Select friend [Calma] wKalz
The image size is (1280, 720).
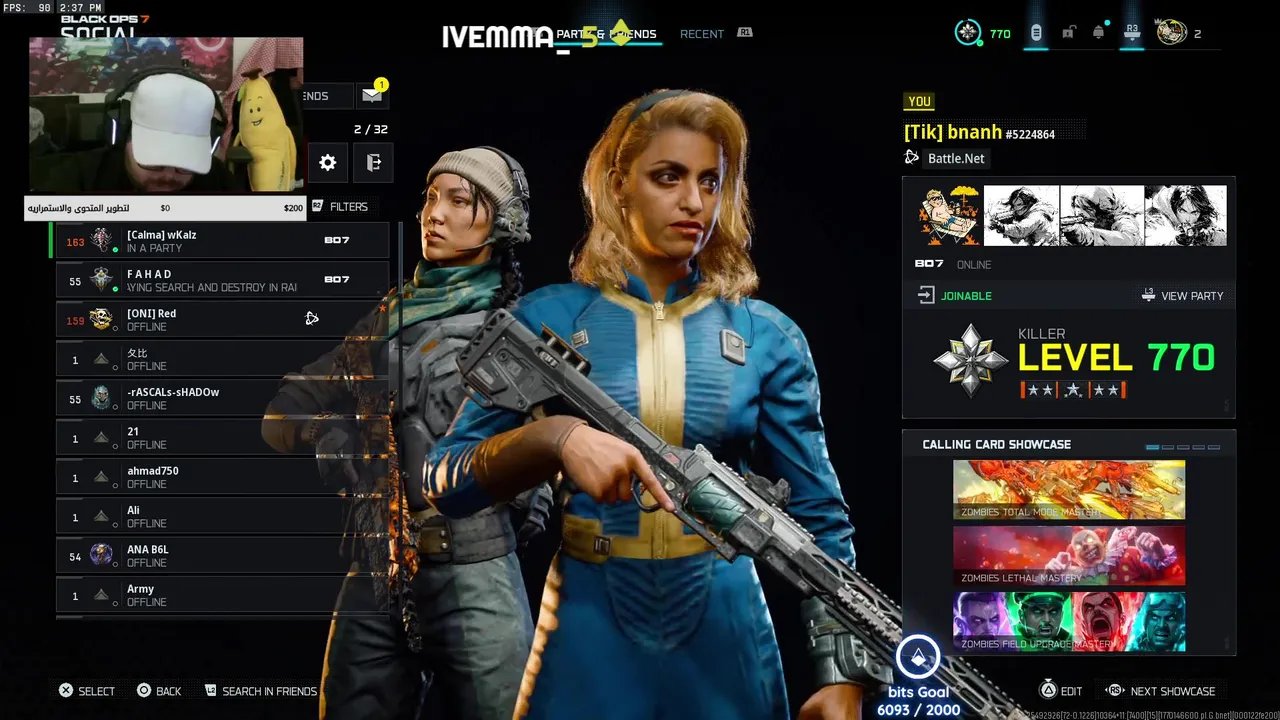tap(222, 241)
